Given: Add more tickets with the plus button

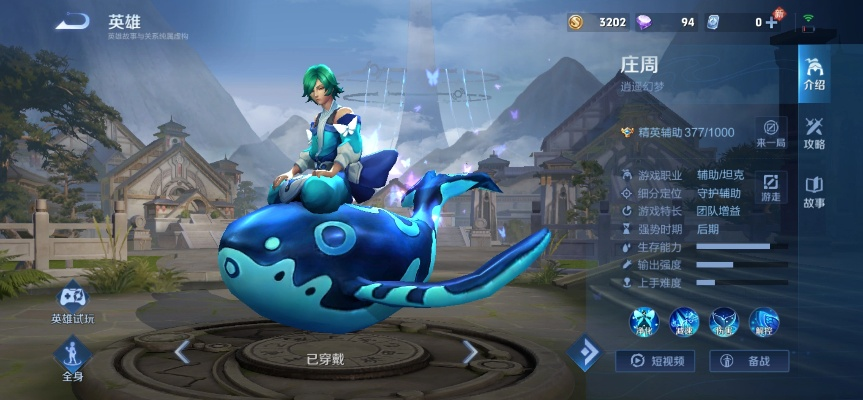Looking at the screenshot, I should click(771, 22).
